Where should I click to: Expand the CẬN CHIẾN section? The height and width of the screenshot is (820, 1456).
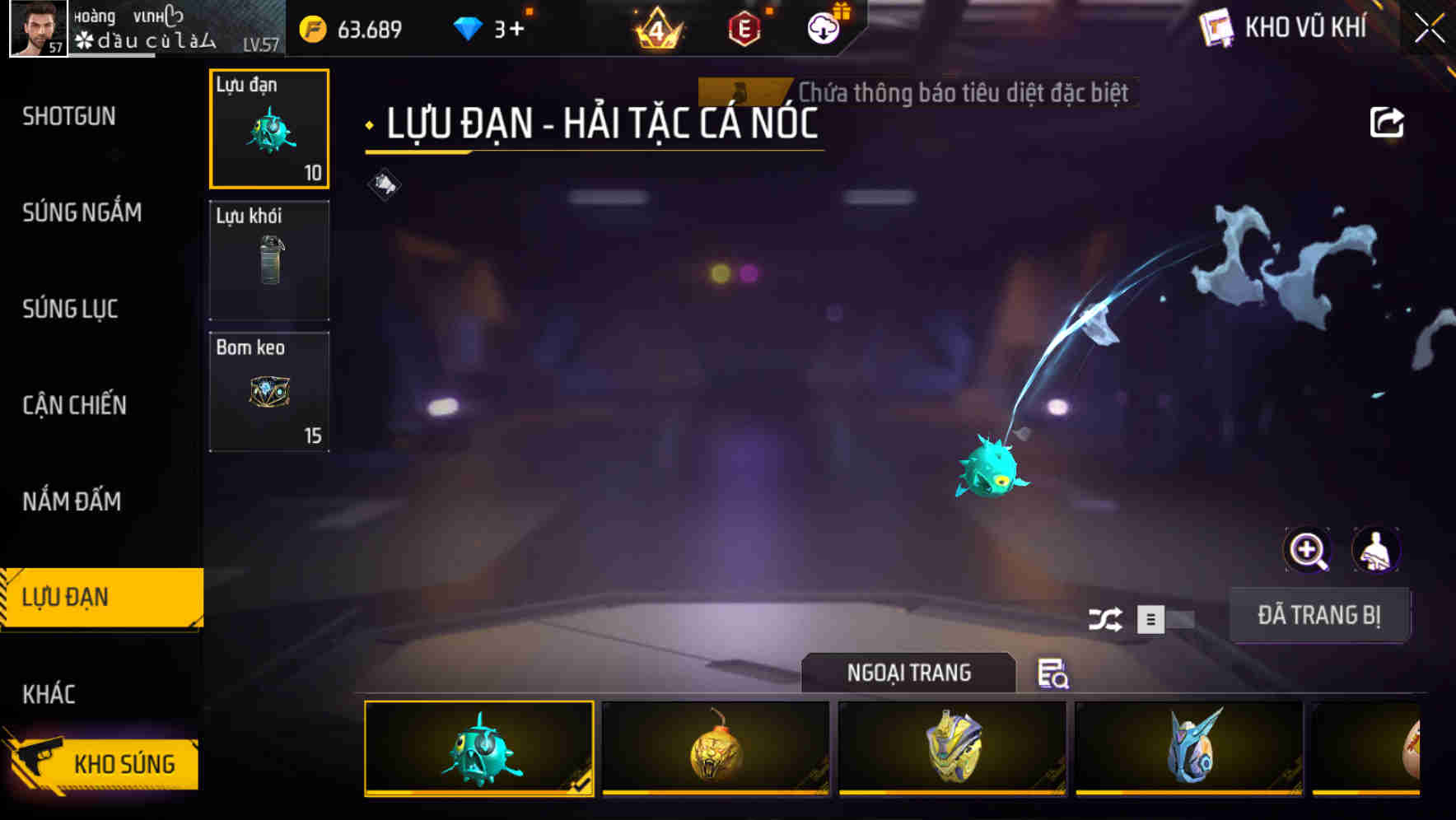[74, 405]
